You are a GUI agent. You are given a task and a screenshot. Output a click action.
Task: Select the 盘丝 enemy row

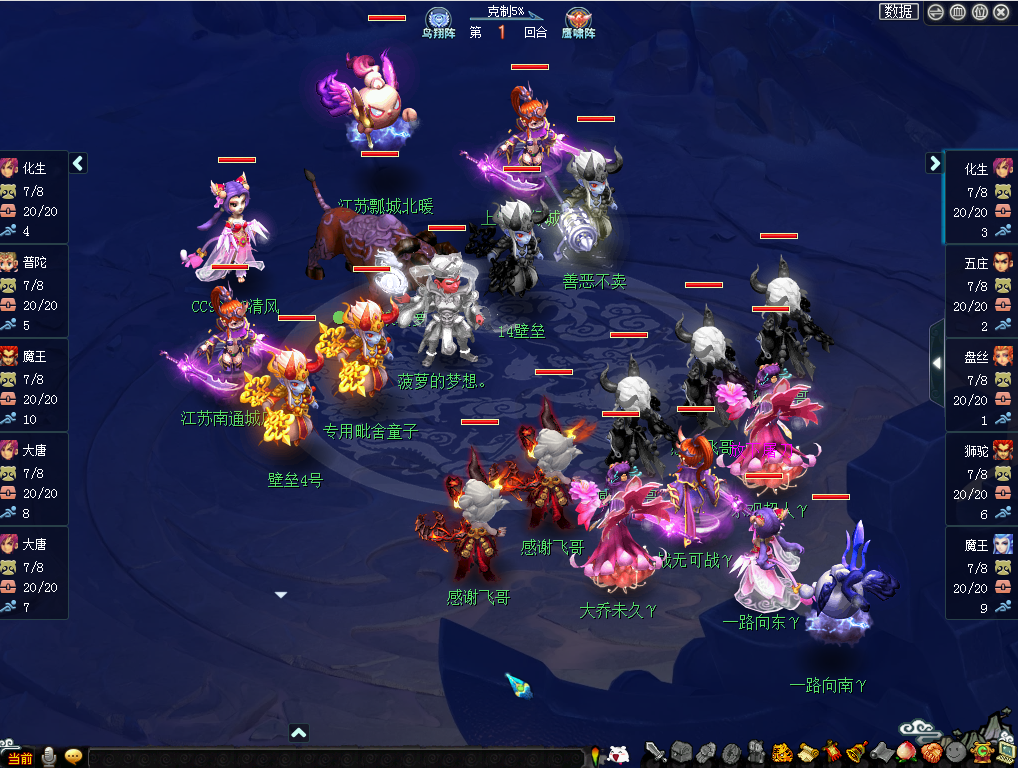point(980,385)
